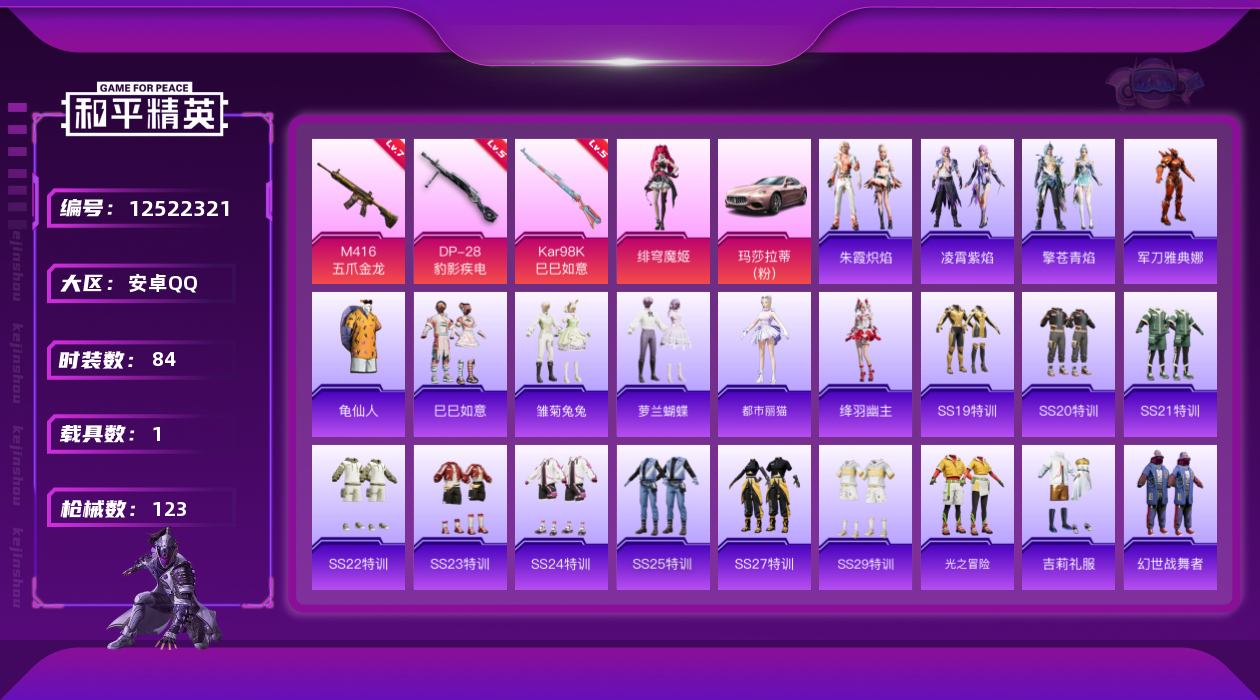Select the 凌霄紫焰 outfit card

(967, 211)
